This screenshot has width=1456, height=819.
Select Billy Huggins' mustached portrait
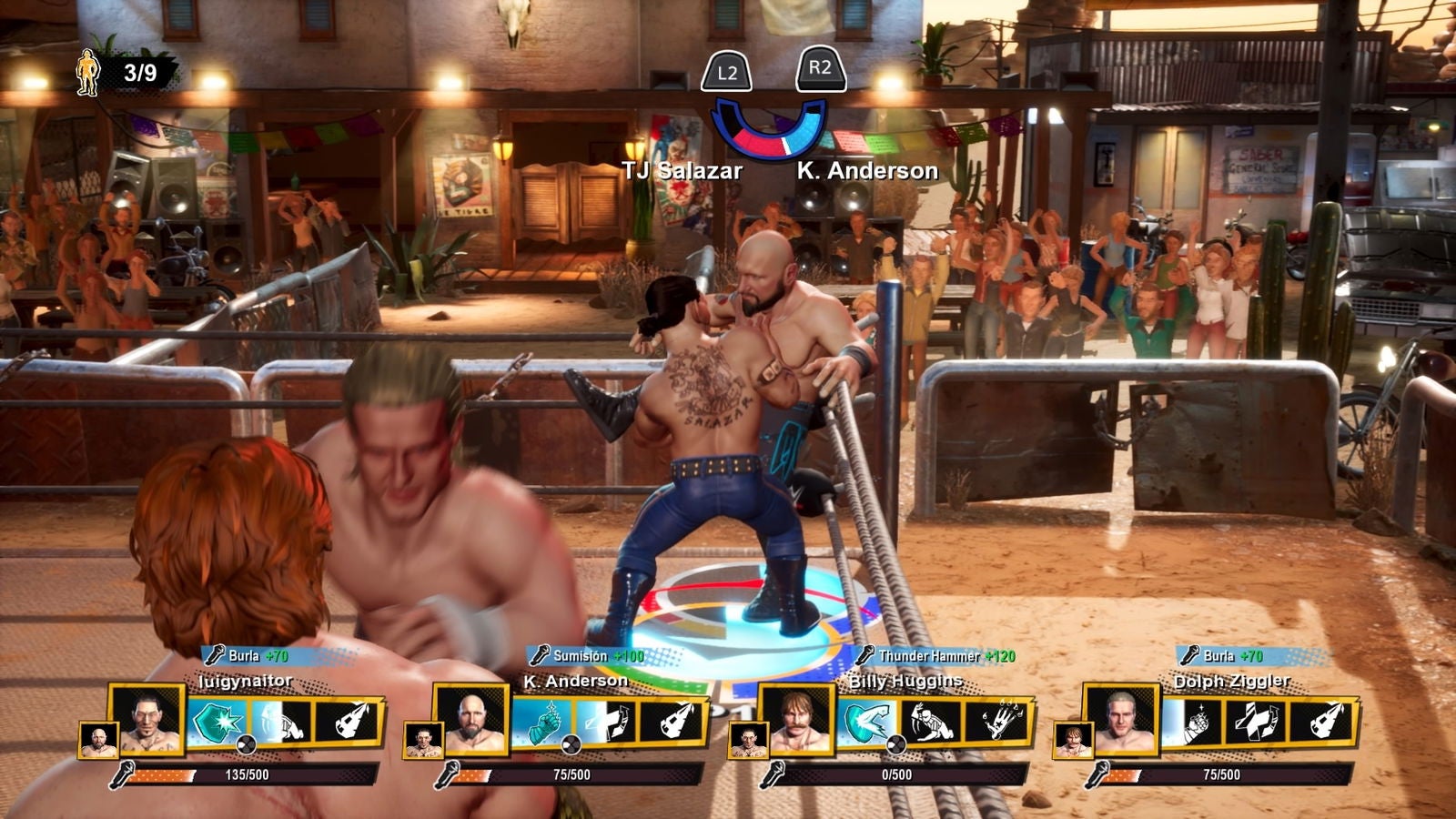click(796, 720)
